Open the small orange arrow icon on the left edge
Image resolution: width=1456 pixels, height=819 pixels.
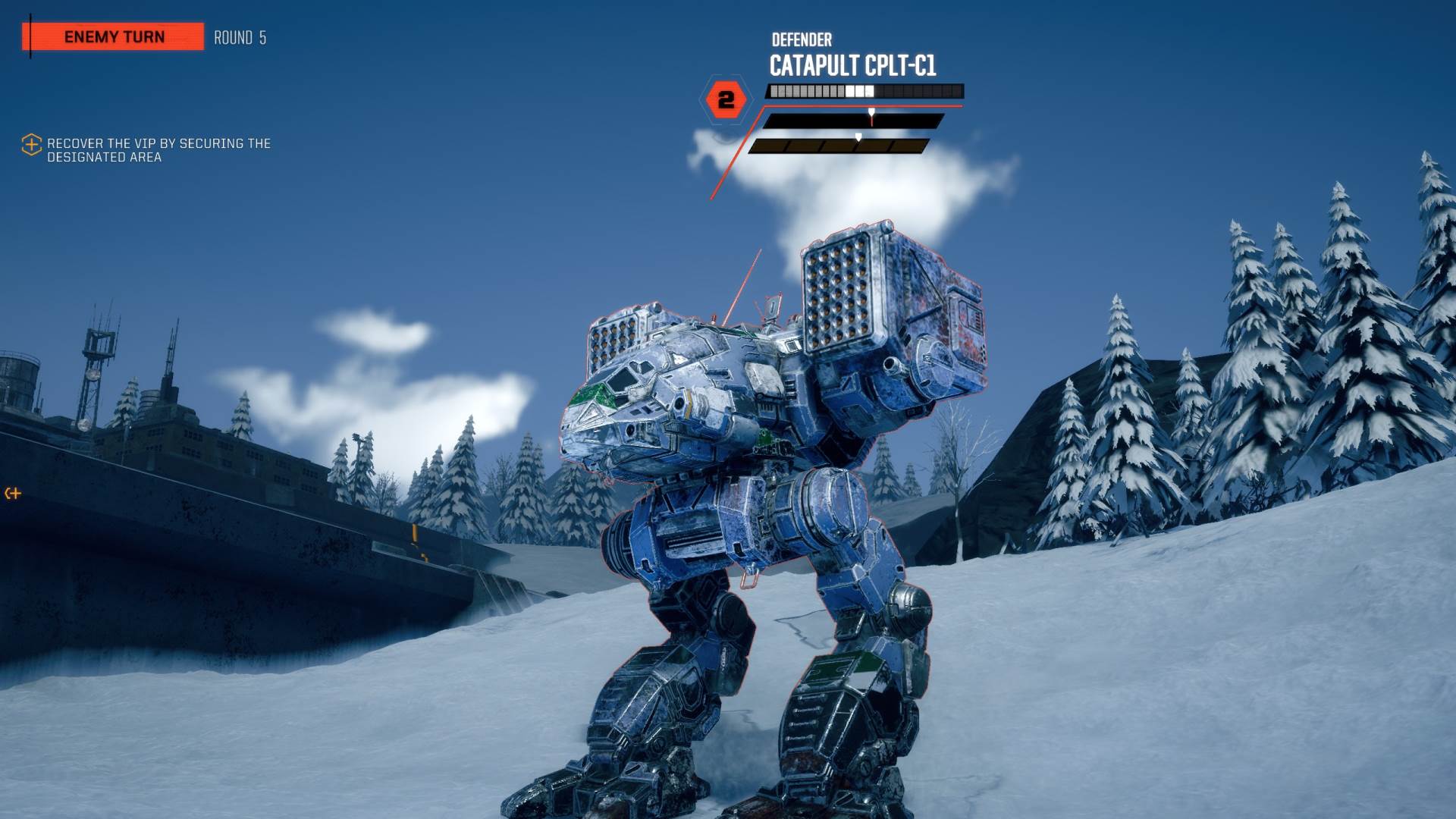tap(13, 494)
